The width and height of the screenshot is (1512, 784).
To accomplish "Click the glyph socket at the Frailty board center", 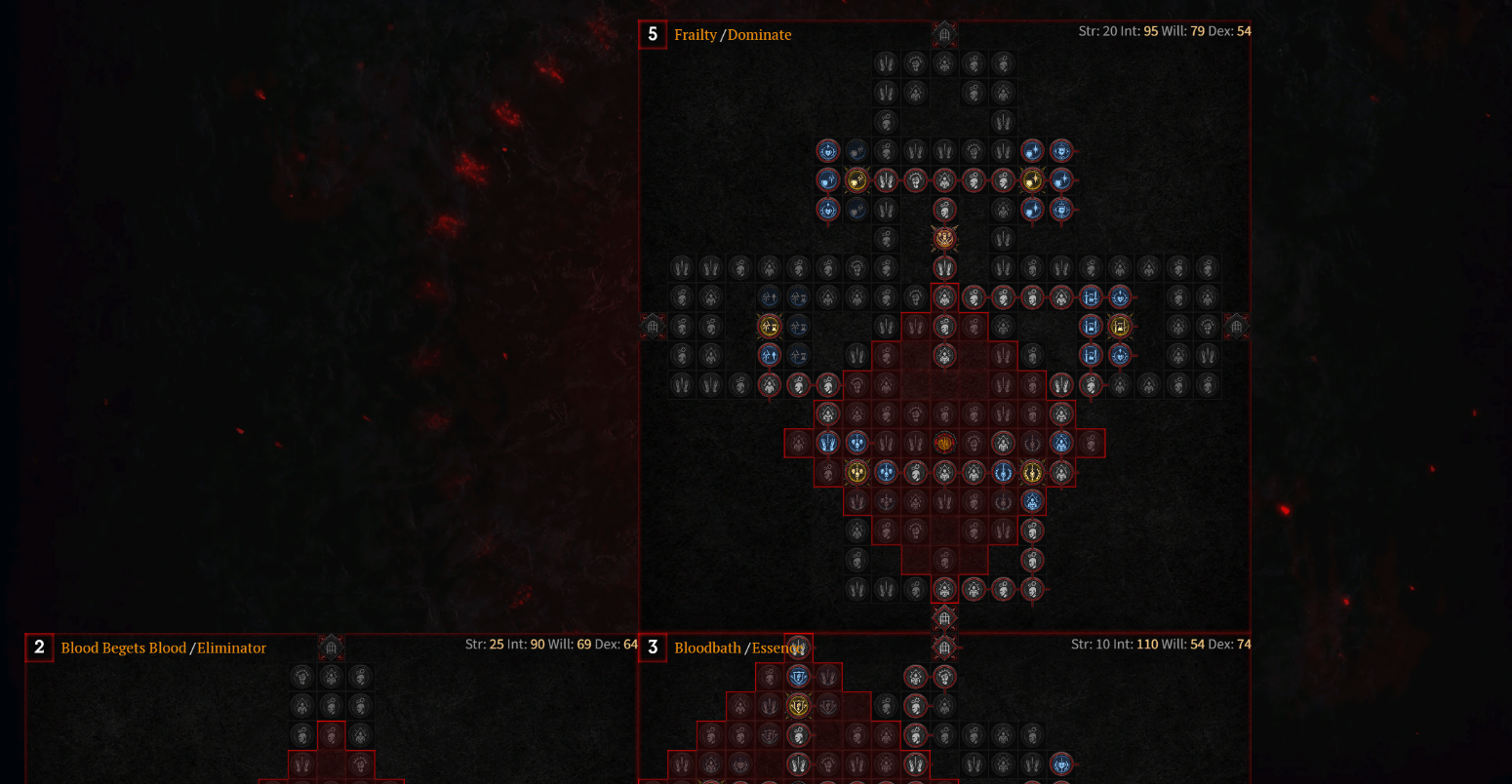I will pos(942,443).
